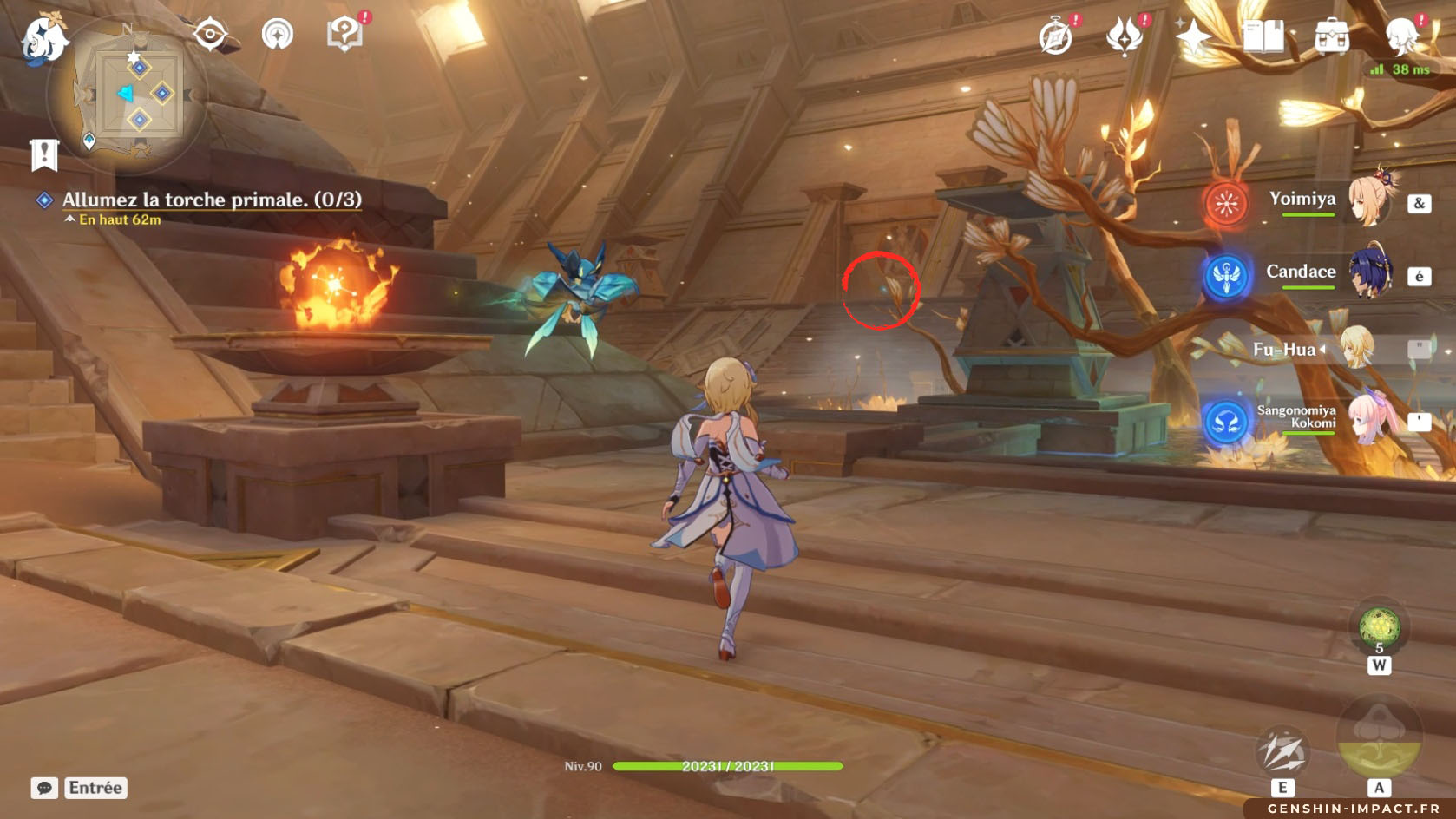Open the Events compass icon
The image size is (1456, 819).
coord(1056,37)
